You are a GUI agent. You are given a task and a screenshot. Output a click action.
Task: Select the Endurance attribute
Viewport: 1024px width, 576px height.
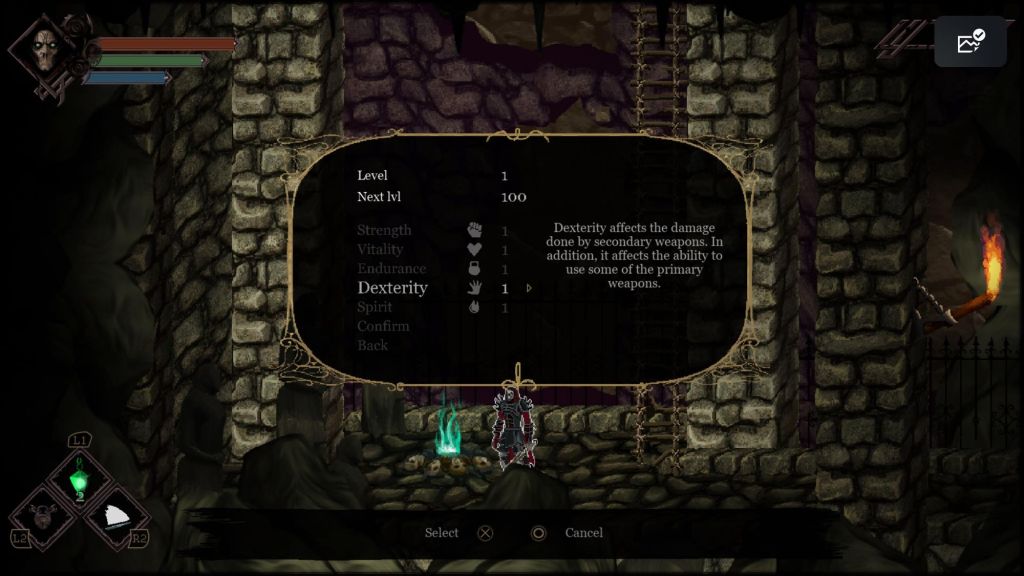coord(391,268)
